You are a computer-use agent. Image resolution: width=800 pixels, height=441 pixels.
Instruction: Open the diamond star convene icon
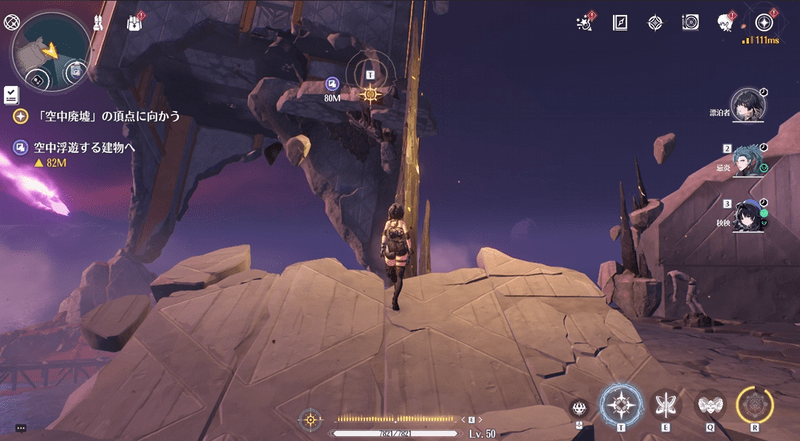coord(655,22)
